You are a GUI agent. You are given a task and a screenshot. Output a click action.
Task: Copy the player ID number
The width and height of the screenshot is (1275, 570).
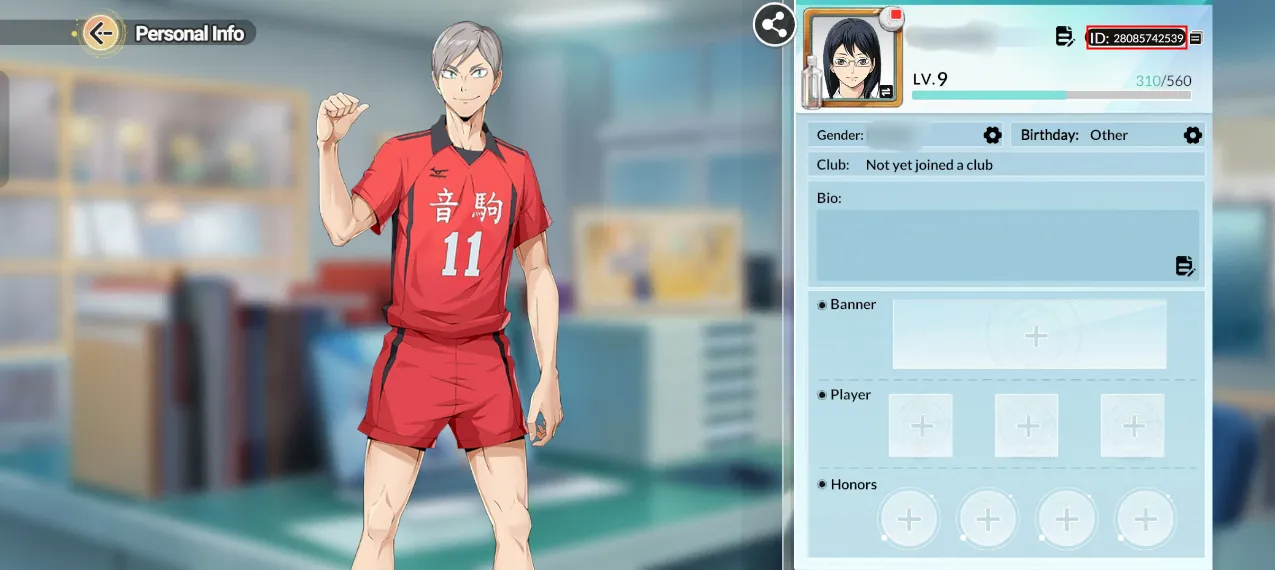coord(1196,38)
